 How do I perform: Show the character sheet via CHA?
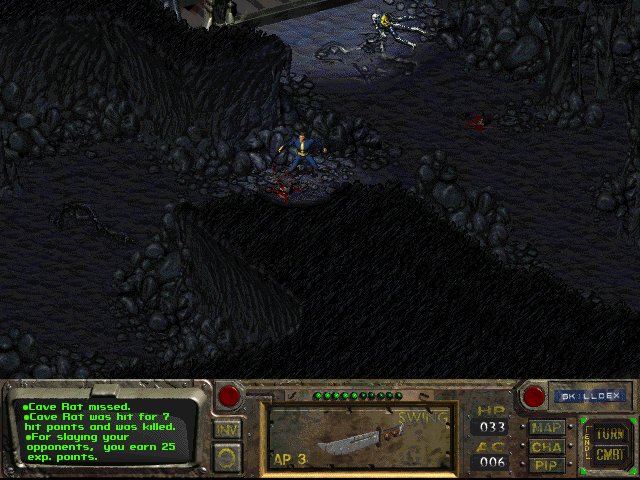[547, 446]
